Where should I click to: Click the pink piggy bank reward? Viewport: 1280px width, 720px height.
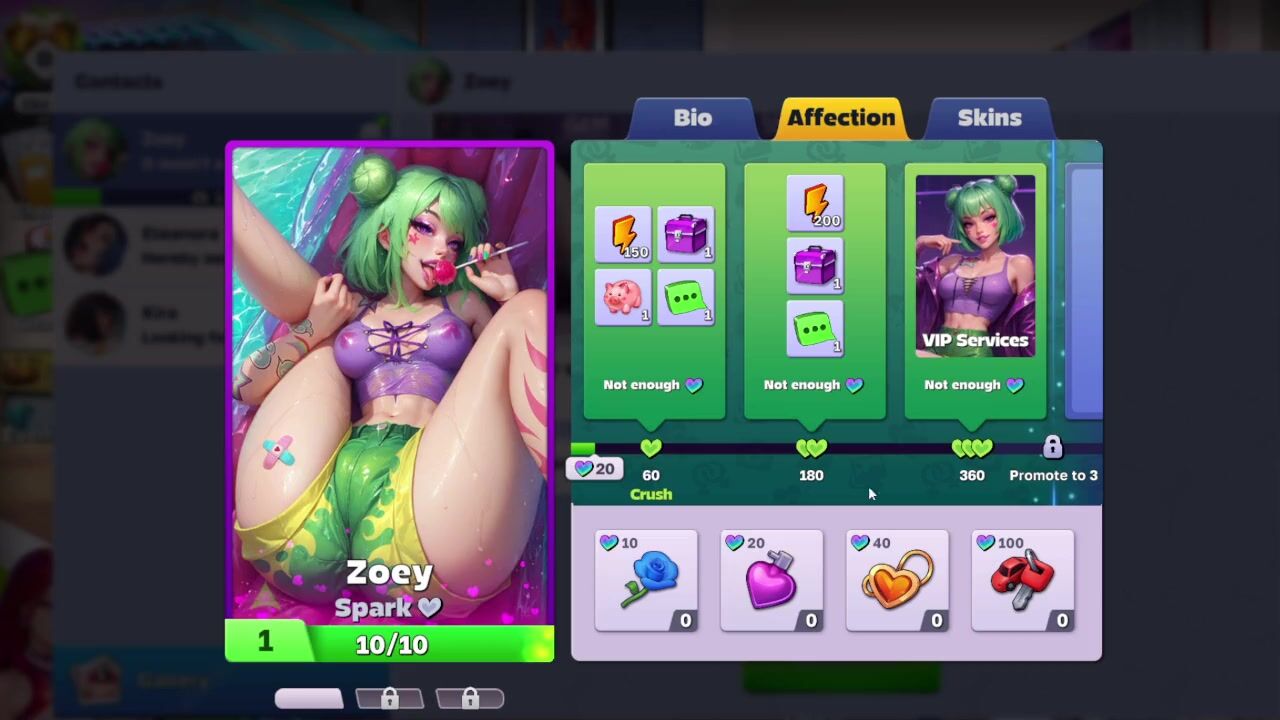pyautogui.click(x=623, y=298)
